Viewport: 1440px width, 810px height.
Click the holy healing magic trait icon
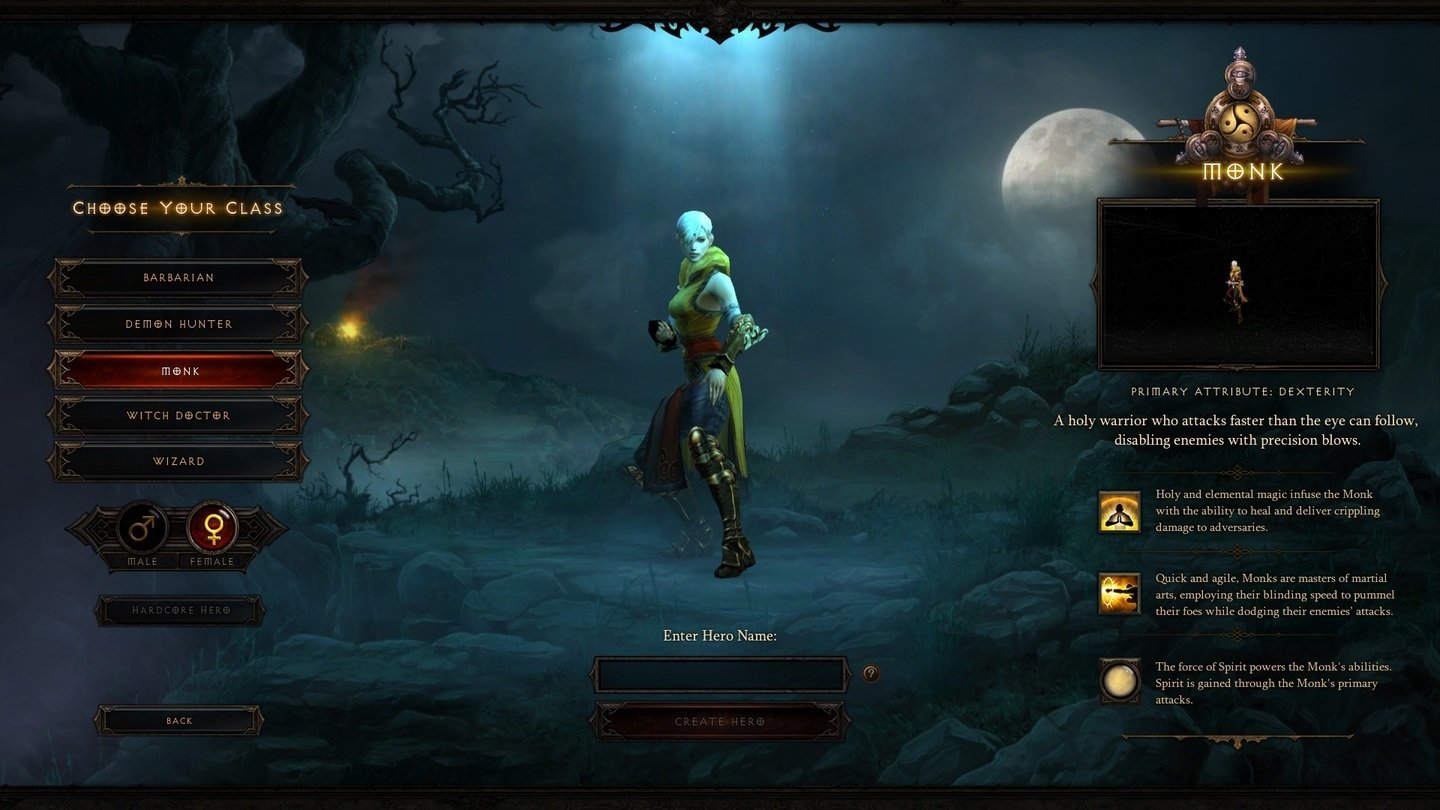coord(1119,511)
